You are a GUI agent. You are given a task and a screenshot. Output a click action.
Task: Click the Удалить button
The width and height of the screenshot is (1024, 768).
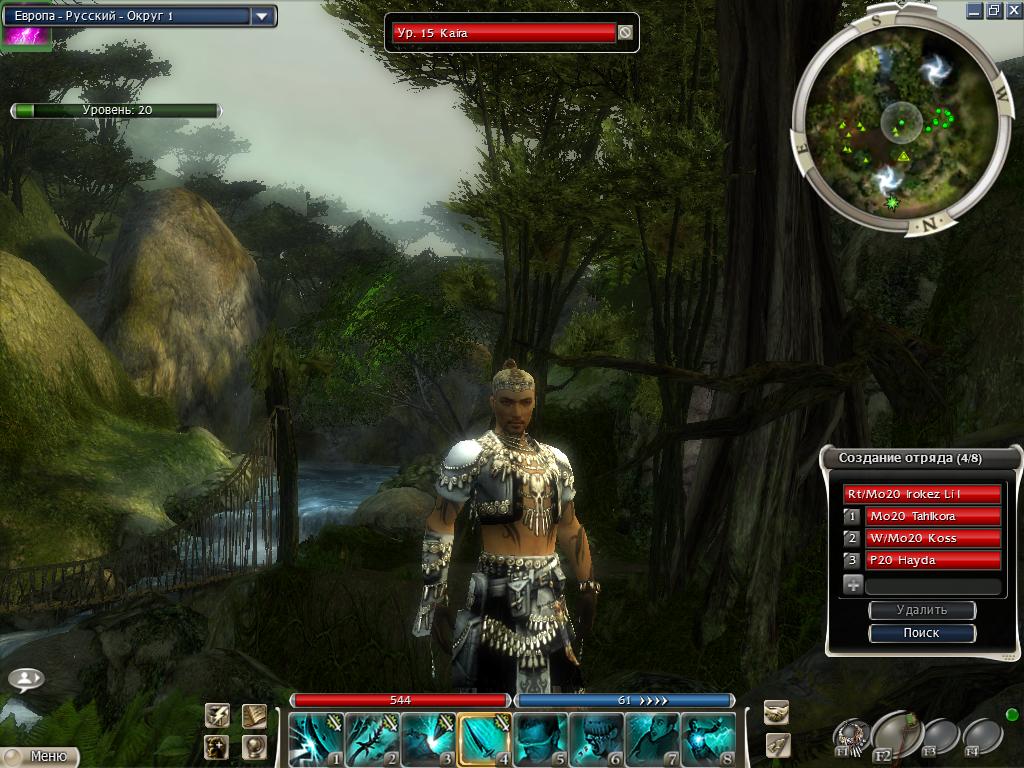(921, 610)
